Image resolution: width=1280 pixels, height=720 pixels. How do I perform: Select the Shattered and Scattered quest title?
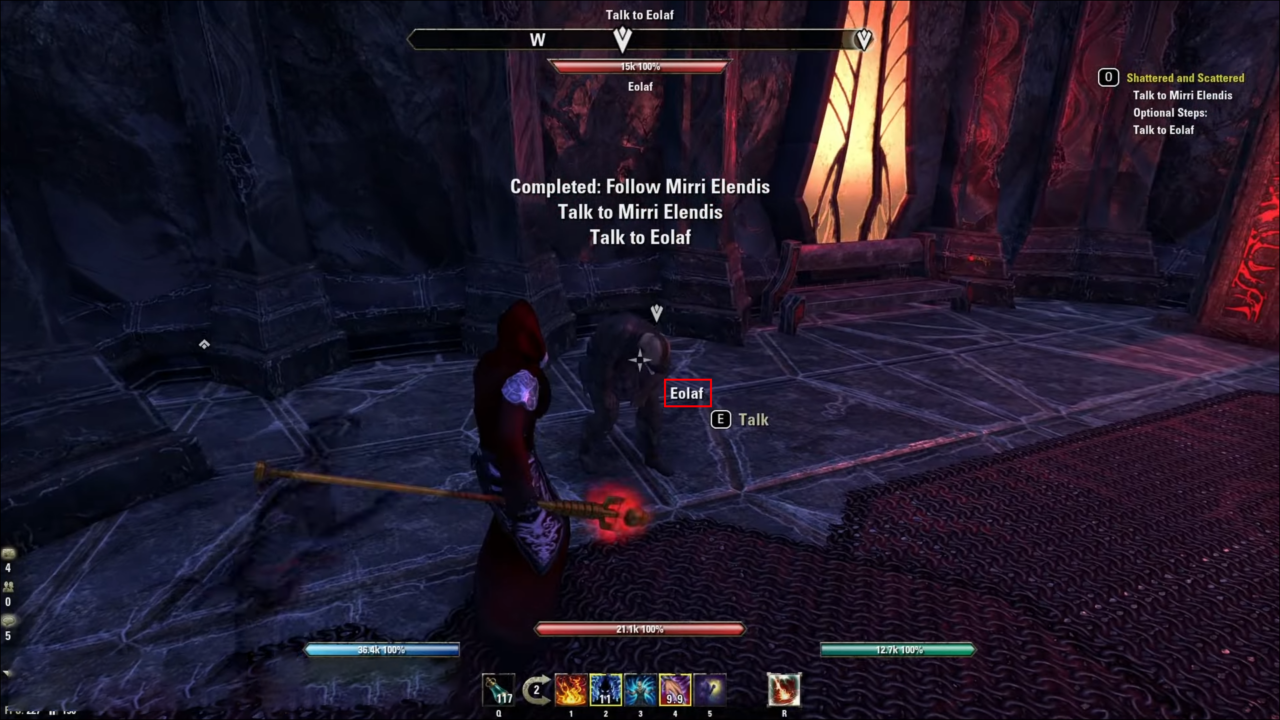coord(1185,77)
